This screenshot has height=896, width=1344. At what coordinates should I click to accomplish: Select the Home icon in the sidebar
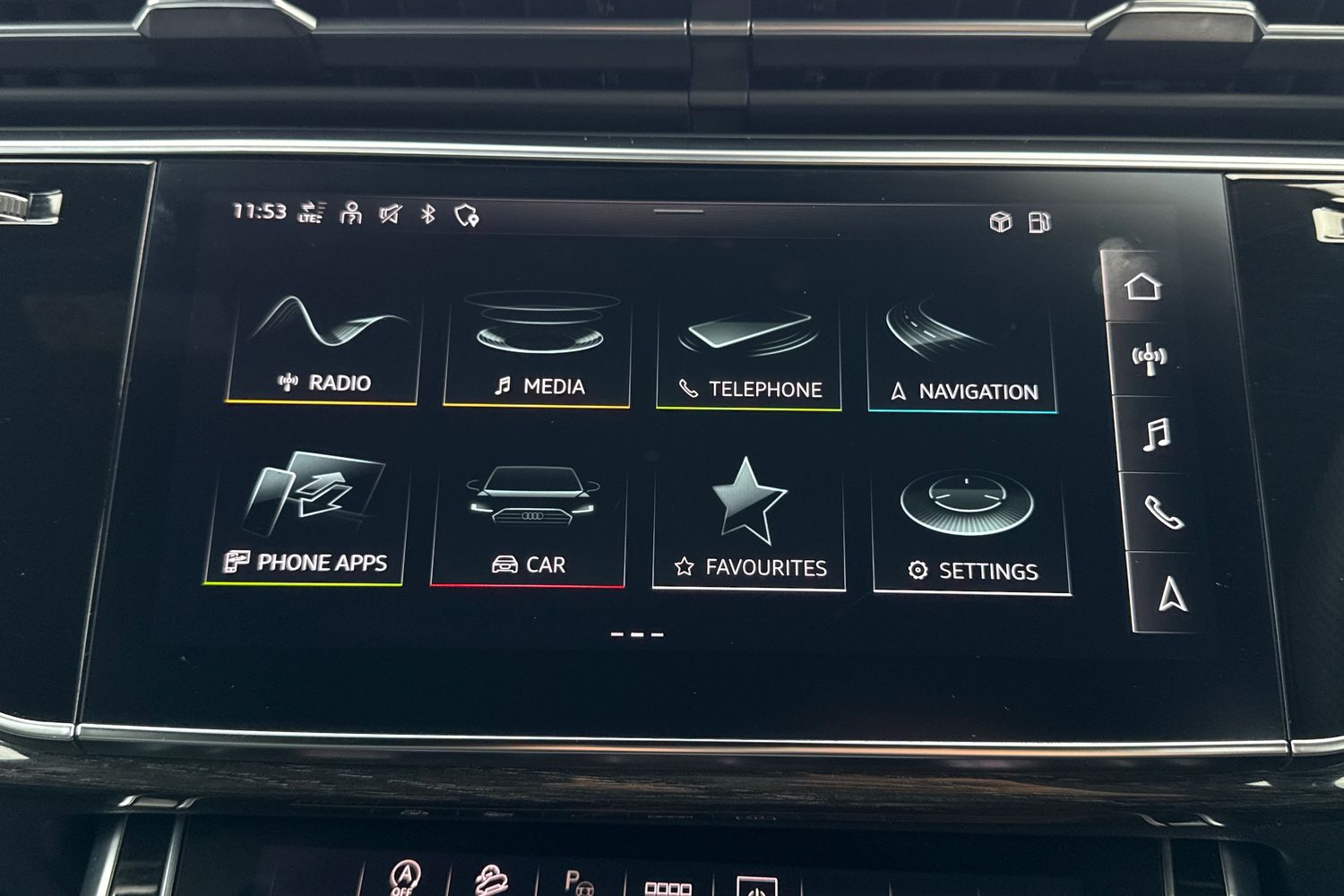tap(1145, 289)
